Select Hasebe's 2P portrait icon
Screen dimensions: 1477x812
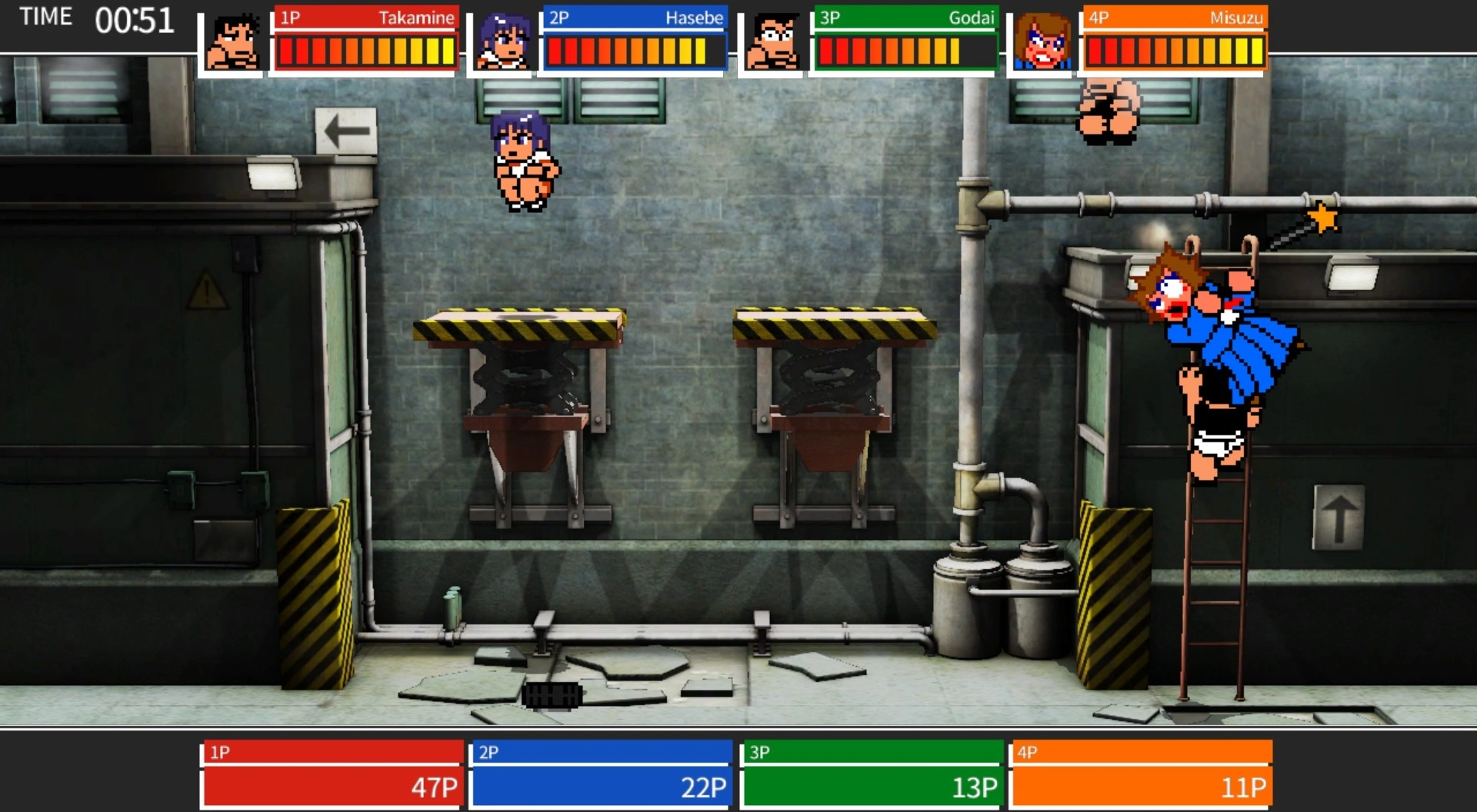pos(502,43)
